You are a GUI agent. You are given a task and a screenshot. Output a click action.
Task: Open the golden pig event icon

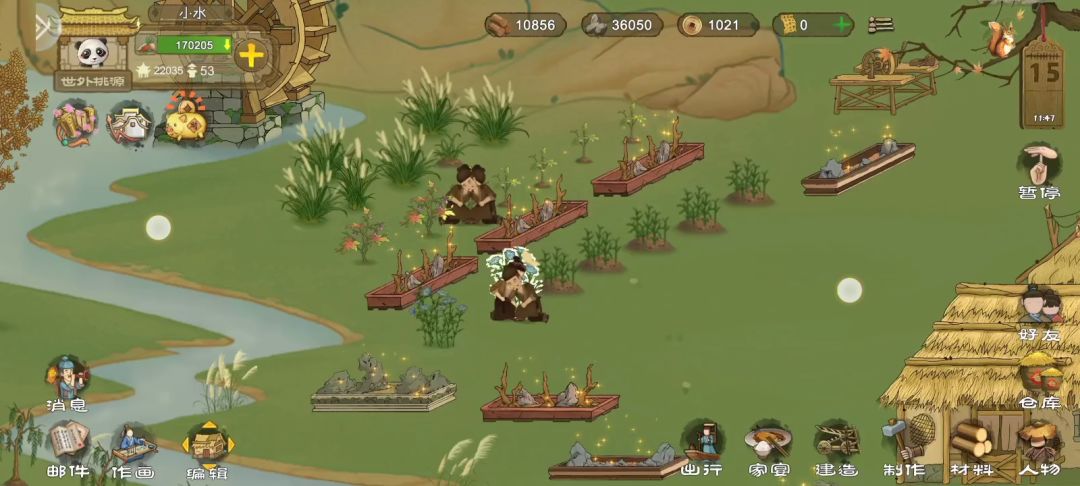(186, 122)
